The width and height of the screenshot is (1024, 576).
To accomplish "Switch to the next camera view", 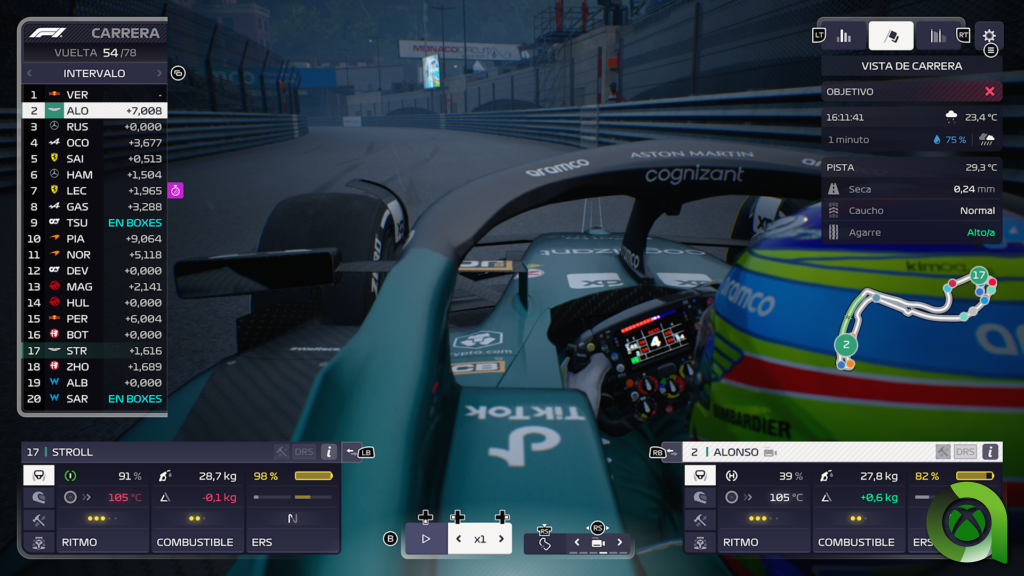I will 619,543.
